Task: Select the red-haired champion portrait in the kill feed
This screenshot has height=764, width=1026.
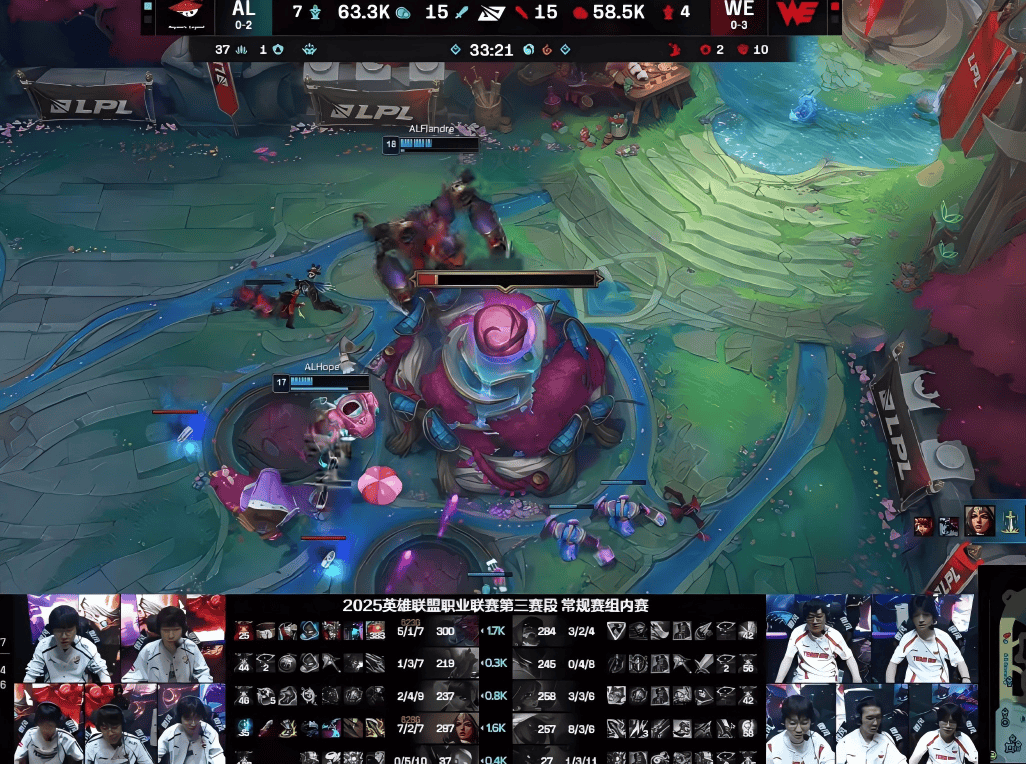Action: coord(922,526)
